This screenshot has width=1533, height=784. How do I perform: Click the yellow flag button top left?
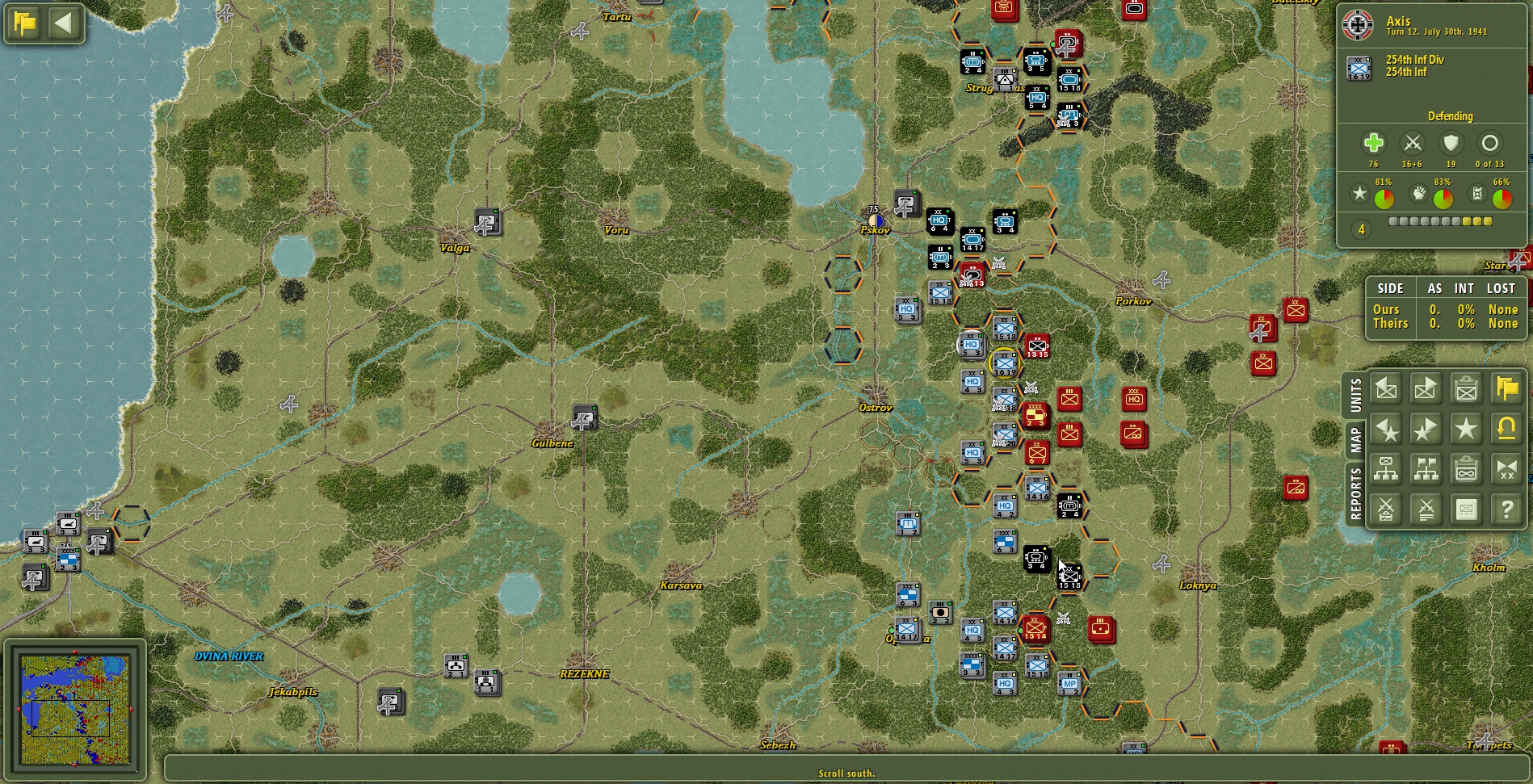[24, 23]
